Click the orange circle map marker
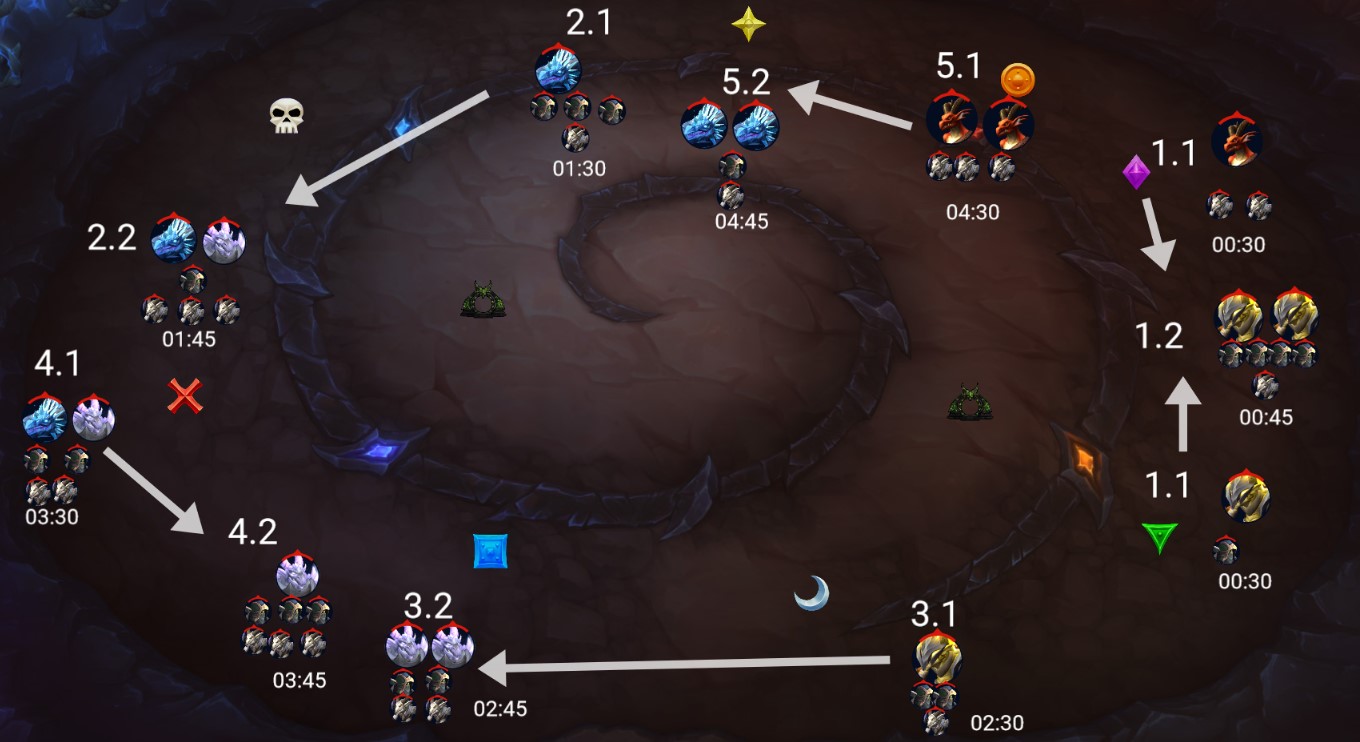 coord(1017,79)
